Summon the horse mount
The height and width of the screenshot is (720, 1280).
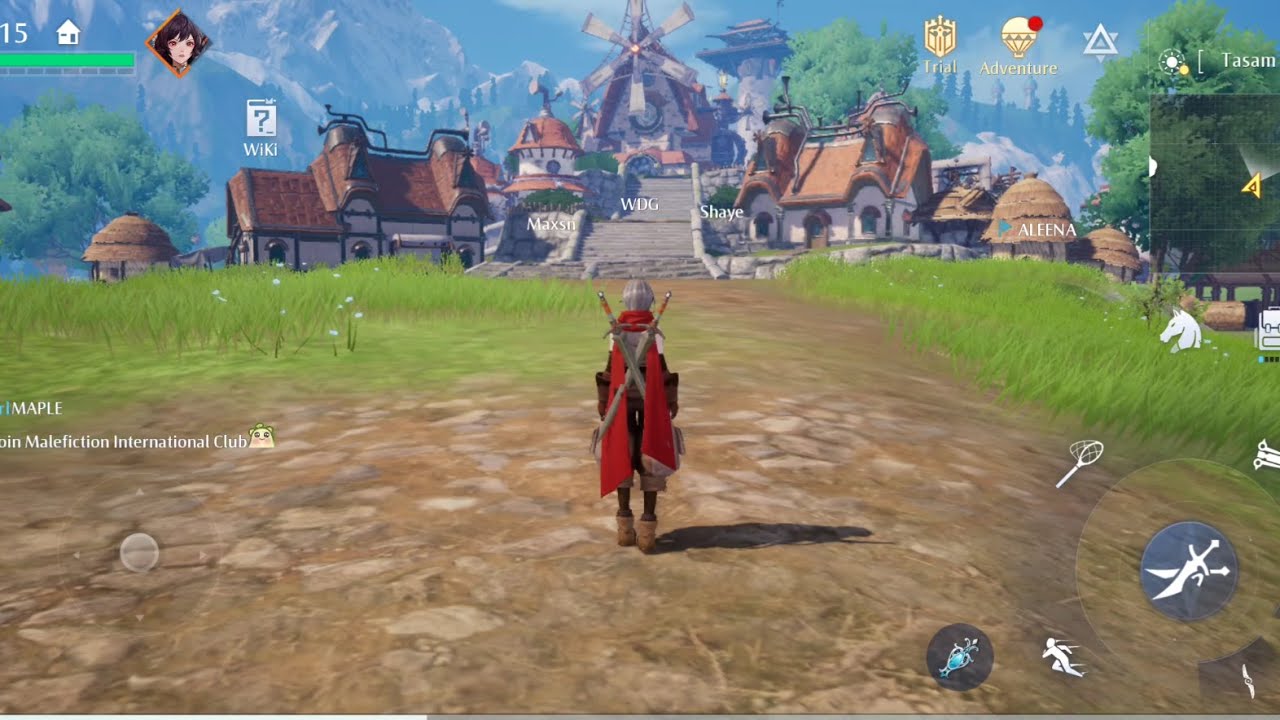pos(1181,330)
